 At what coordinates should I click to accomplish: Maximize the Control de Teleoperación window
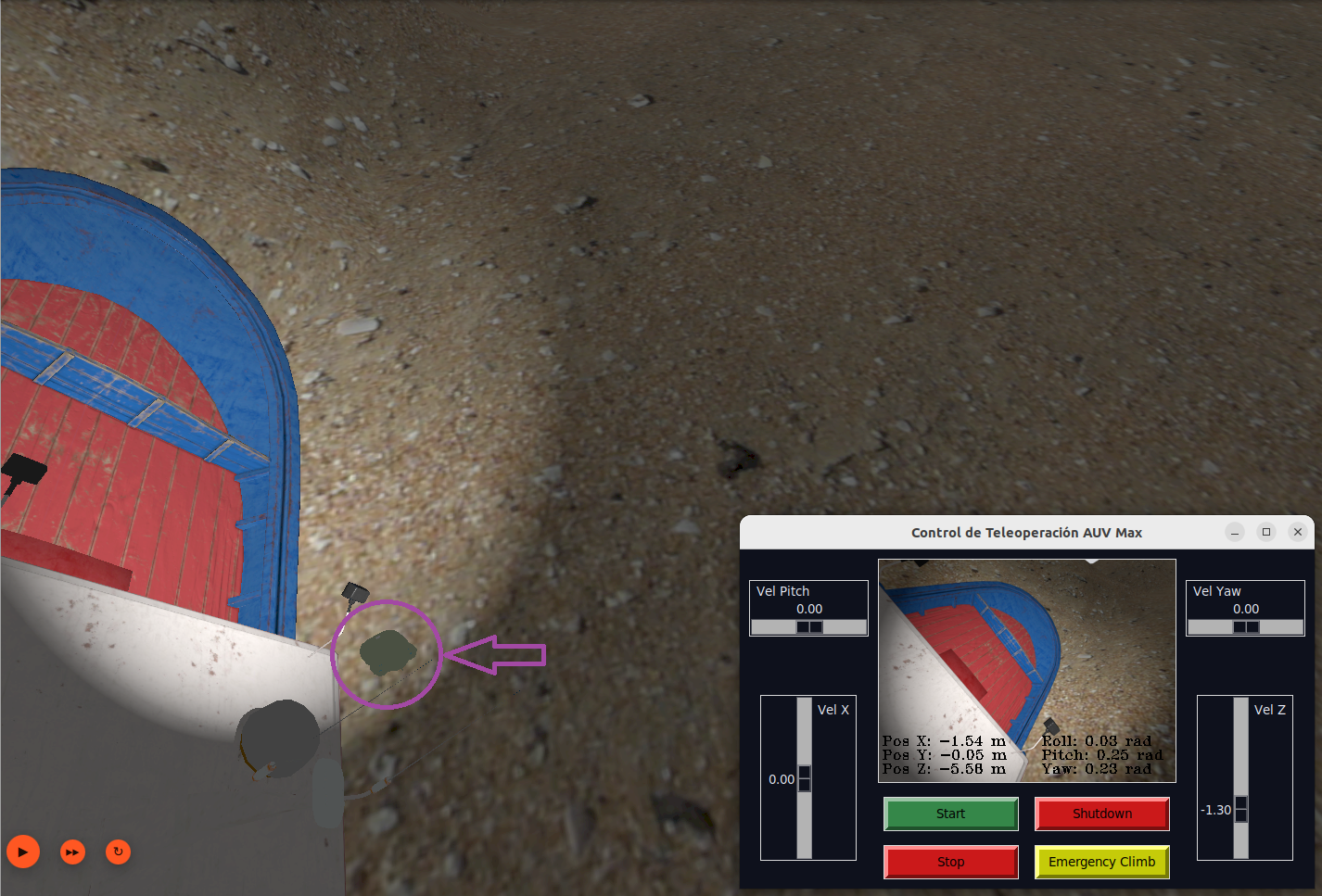click(x=1265, y=532)
